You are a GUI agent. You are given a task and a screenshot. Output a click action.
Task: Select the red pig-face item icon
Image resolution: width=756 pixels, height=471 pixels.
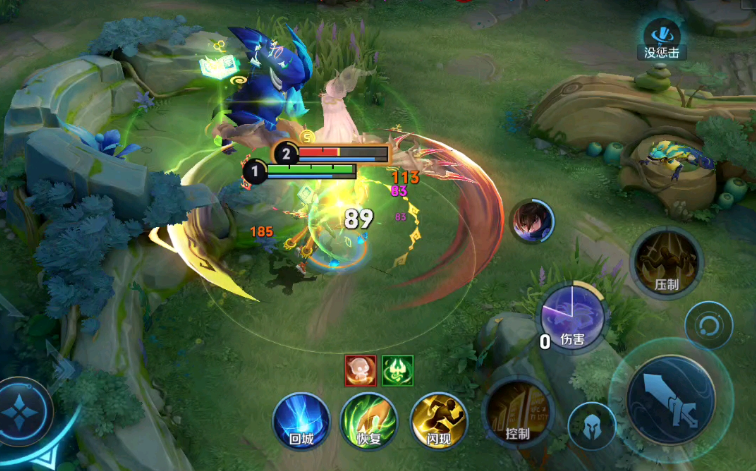pyautogui.click(x=360, y=370)
